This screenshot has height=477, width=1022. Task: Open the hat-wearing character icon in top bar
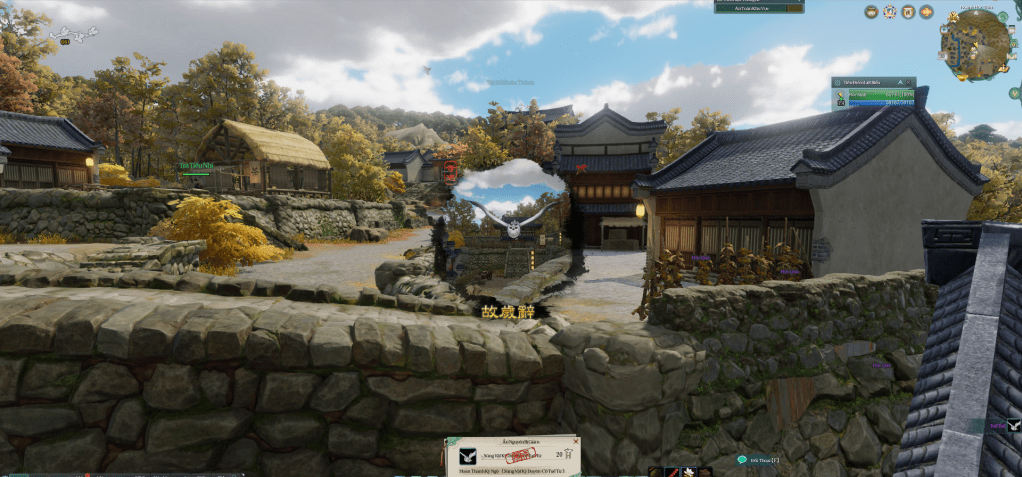pyautogui.click(x=872, y=12)
